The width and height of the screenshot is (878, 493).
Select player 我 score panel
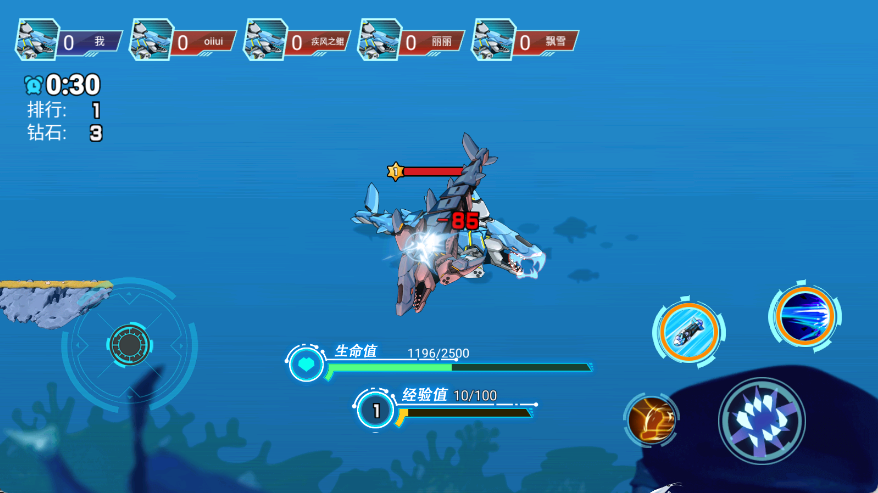point(68,41)
